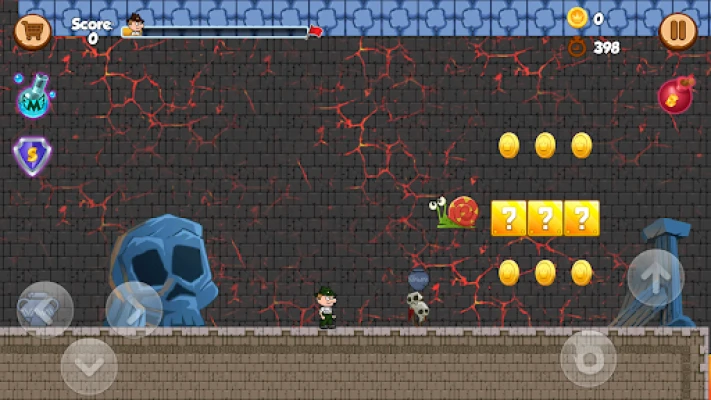Tap the move left arrow control

45,309
